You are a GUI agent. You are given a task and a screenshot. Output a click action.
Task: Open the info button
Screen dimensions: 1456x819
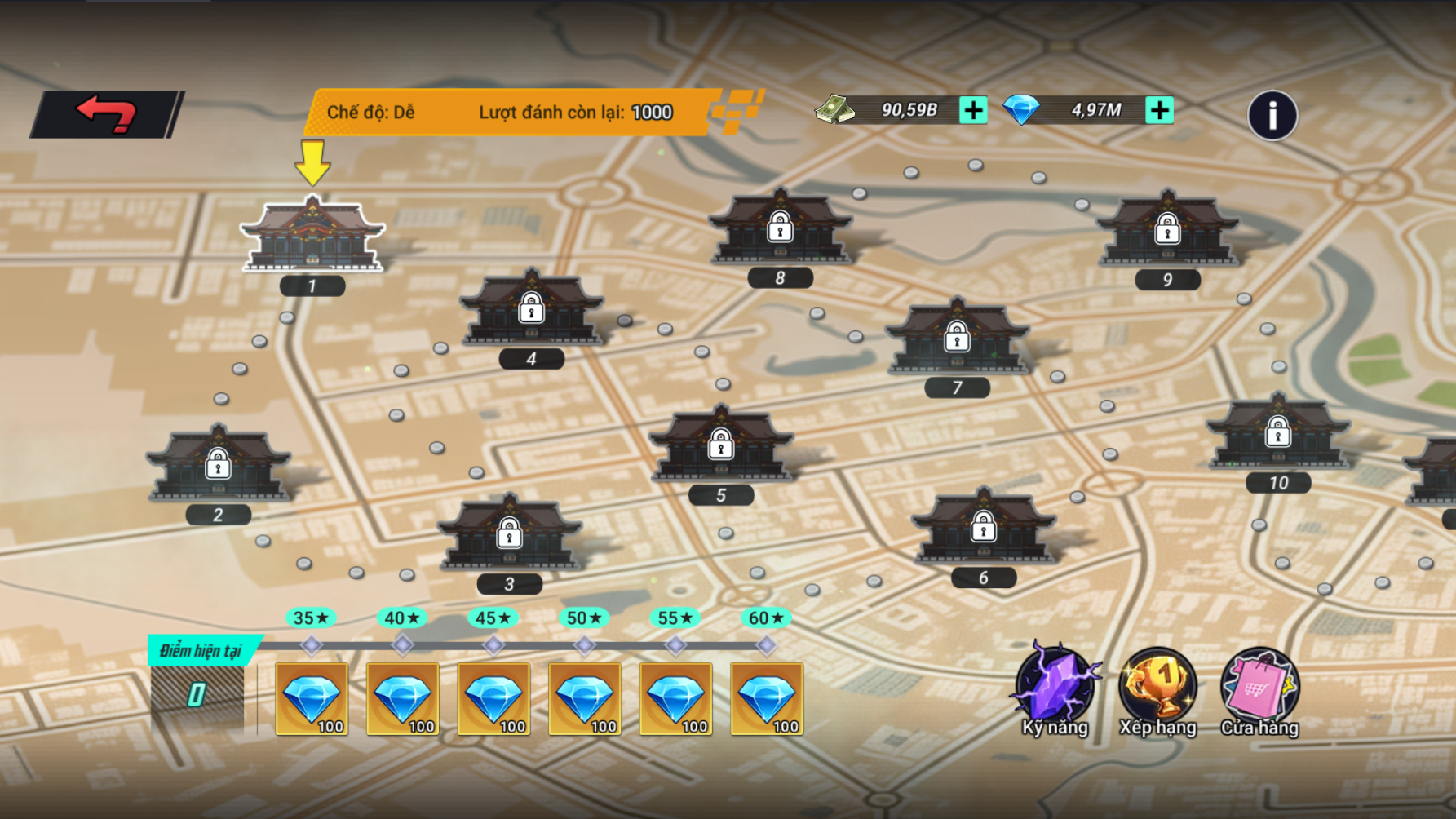coord(1272,116)
